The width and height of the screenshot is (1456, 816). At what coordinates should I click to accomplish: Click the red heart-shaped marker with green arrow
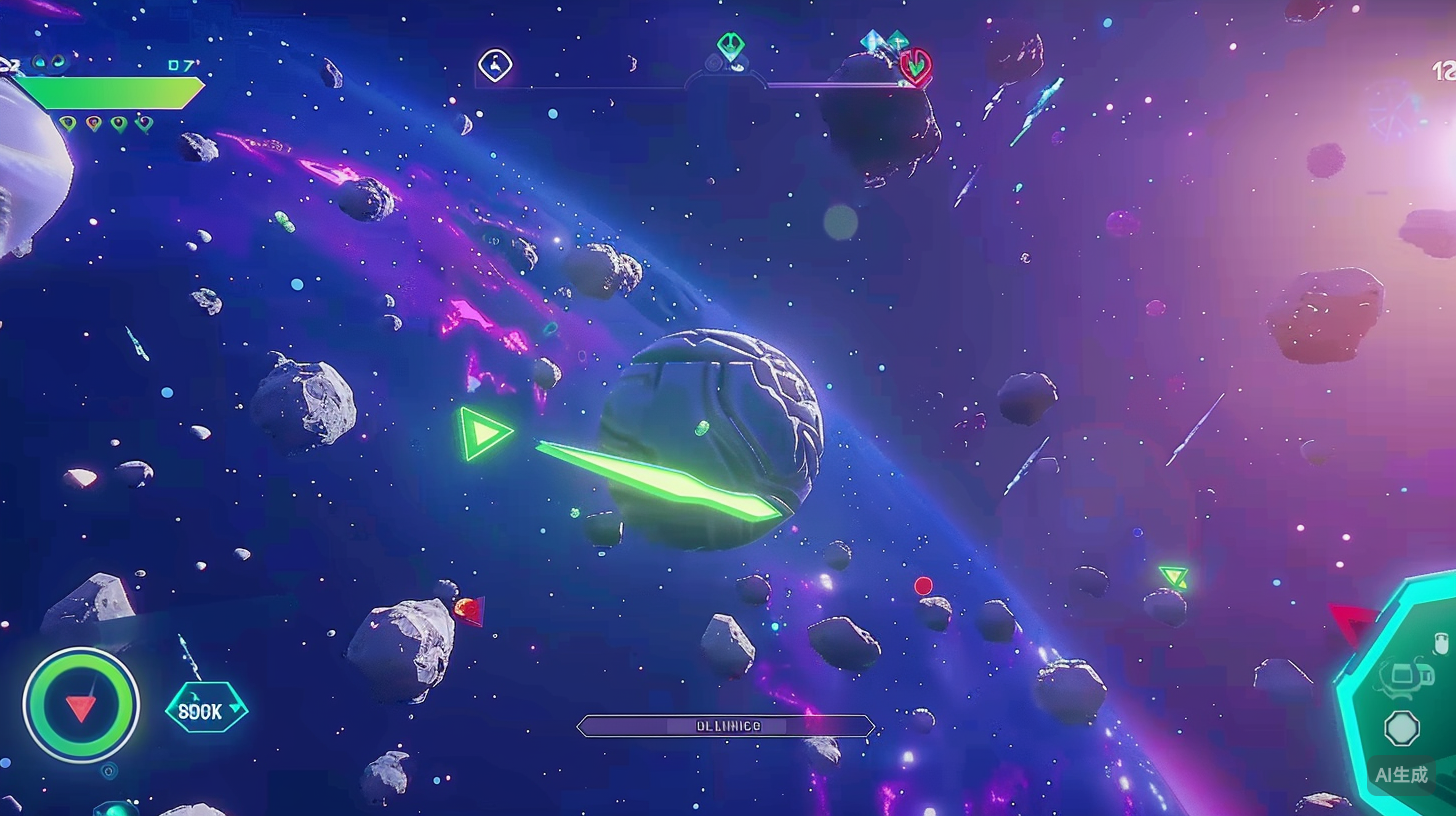915,66
